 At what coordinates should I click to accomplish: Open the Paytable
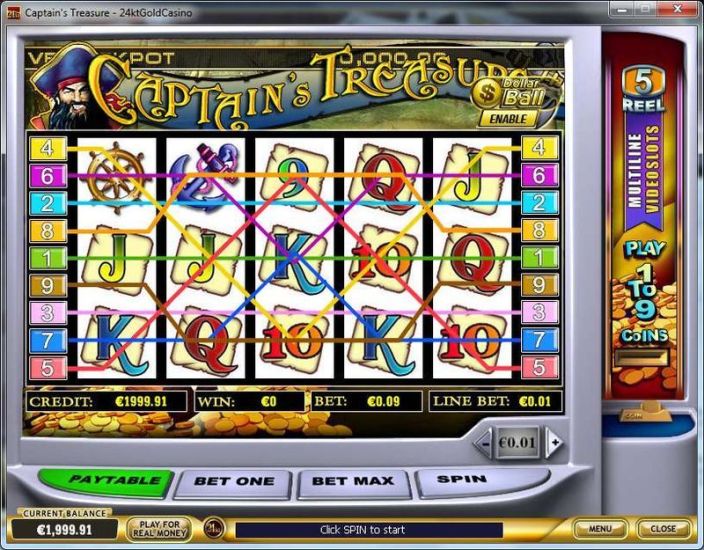[x=116, y=481]
